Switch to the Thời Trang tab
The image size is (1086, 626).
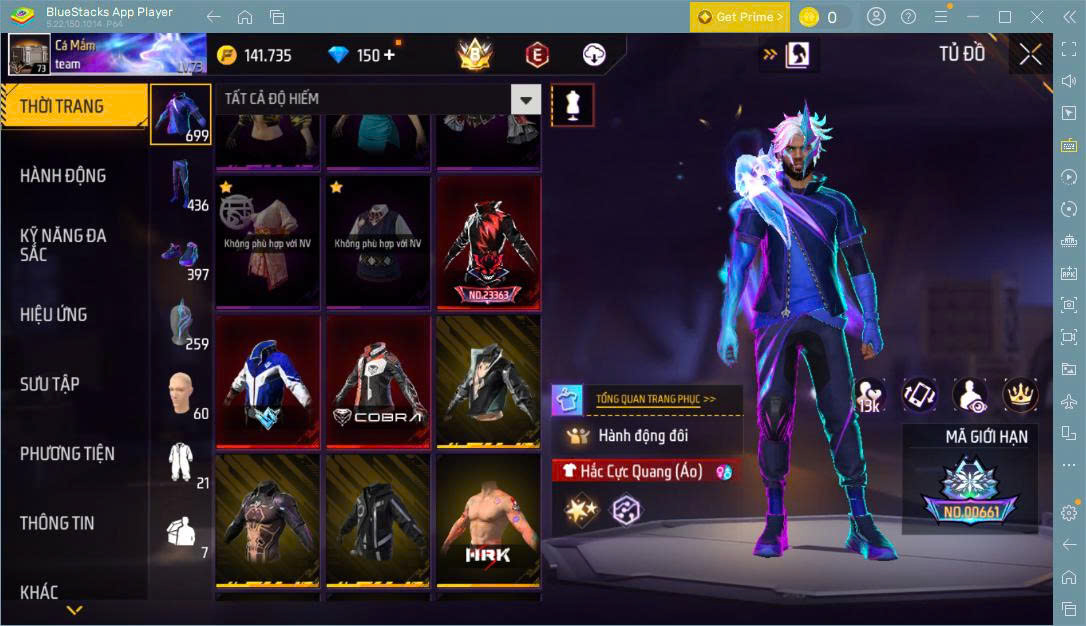coord(62,106)
